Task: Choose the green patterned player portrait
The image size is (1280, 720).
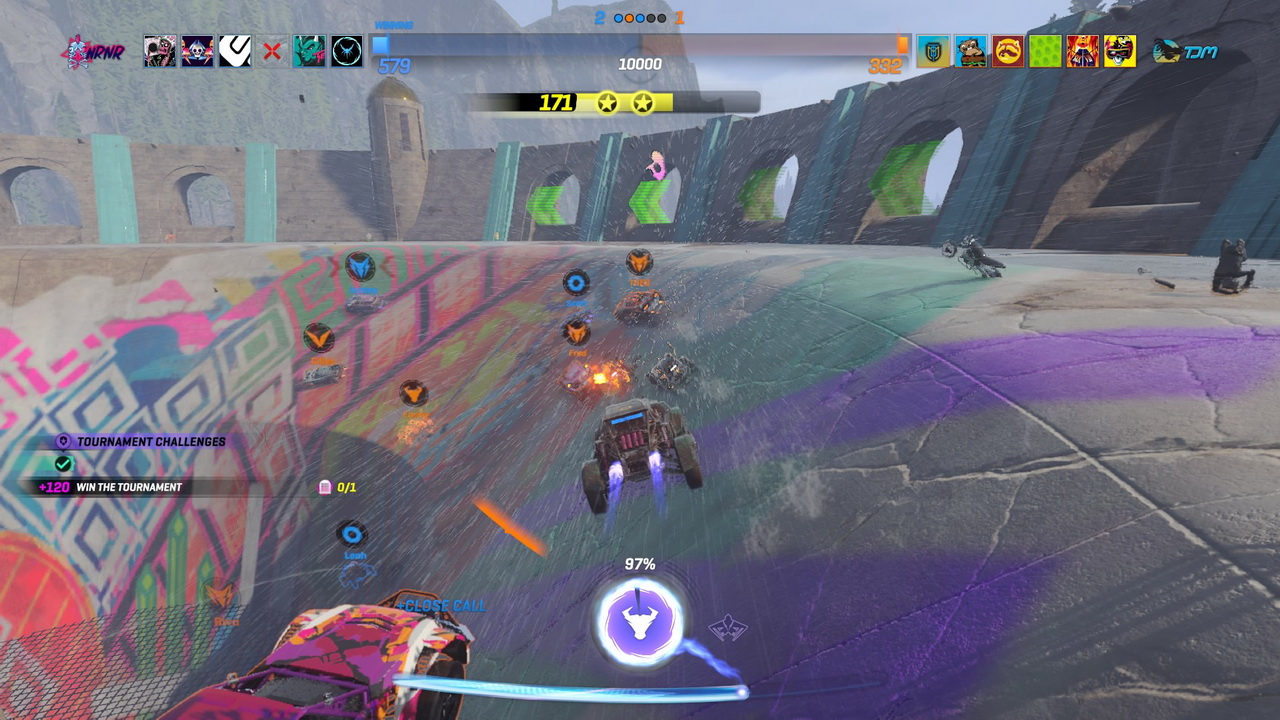Action: 1045,51
